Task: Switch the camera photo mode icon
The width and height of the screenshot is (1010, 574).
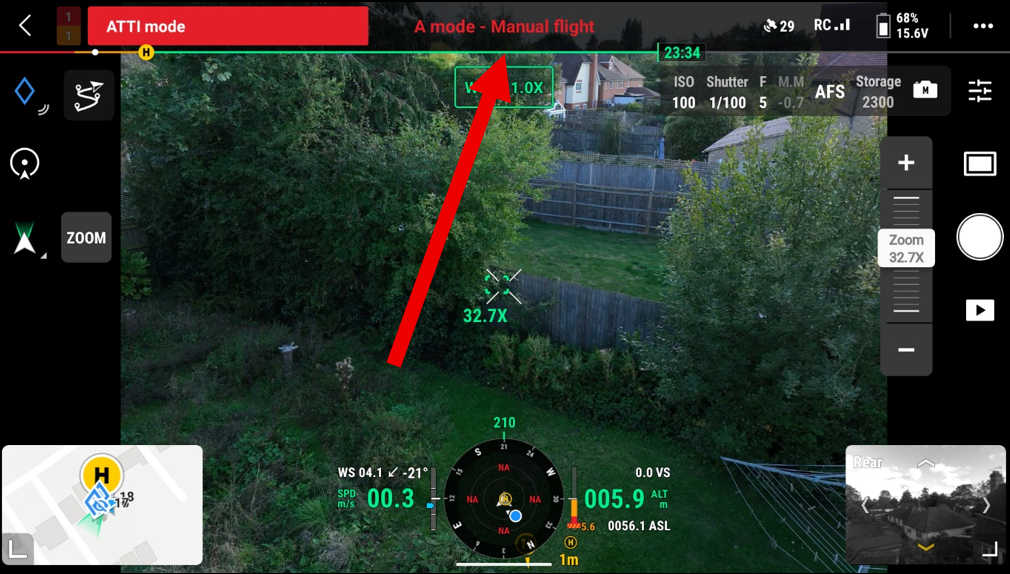Action: point(925,91)
